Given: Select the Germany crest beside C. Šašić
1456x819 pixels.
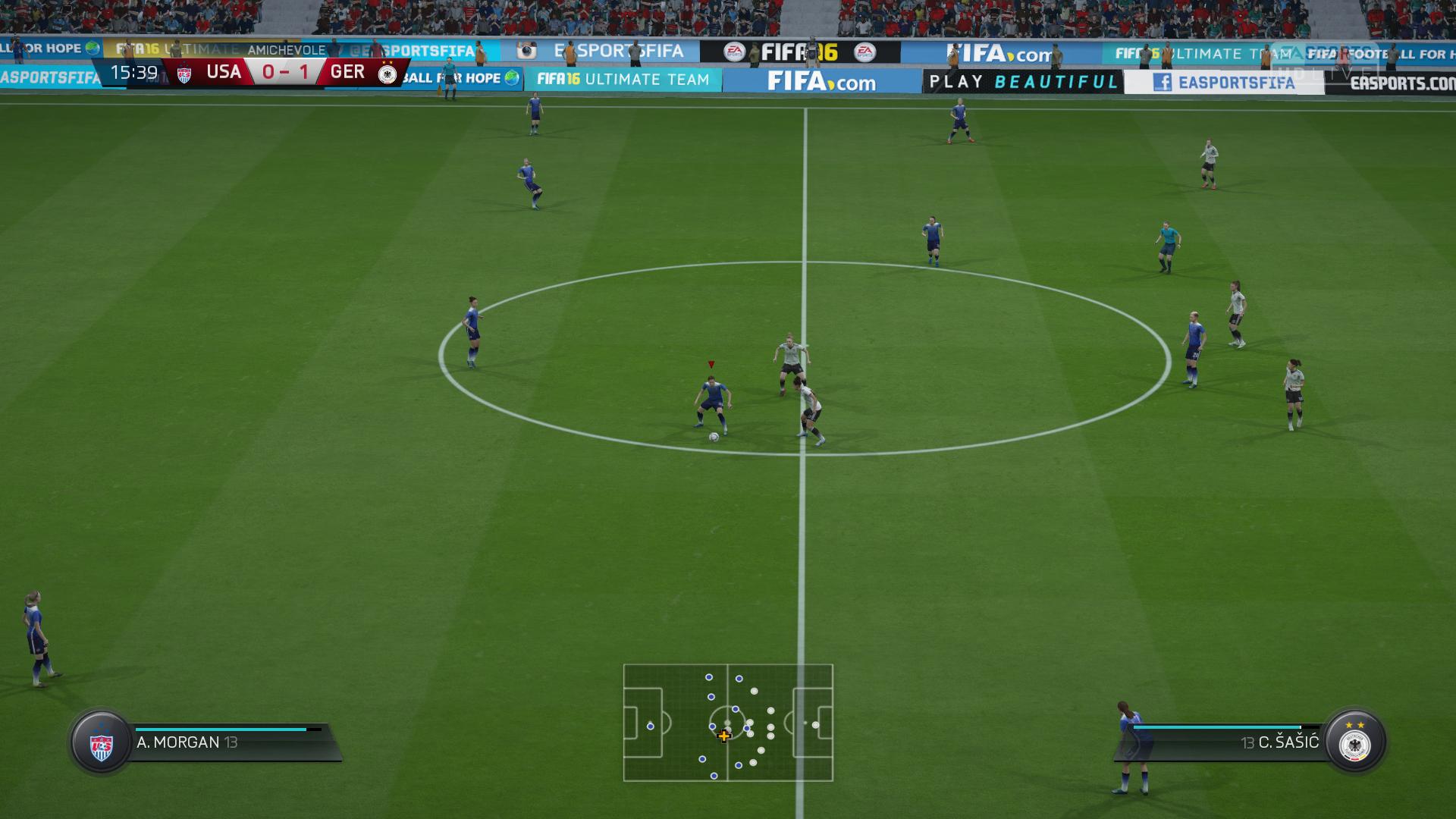Looking at the screenshot, I should click(x=1354, y=742).
